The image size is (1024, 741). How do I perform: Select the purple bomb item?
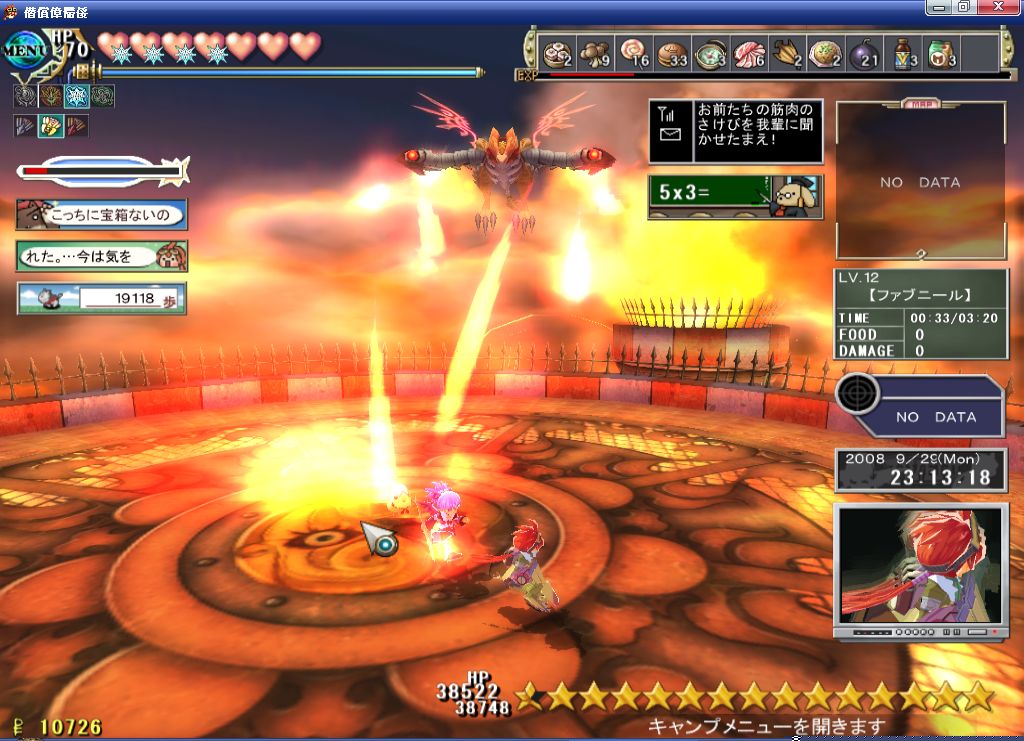(827, 54)
